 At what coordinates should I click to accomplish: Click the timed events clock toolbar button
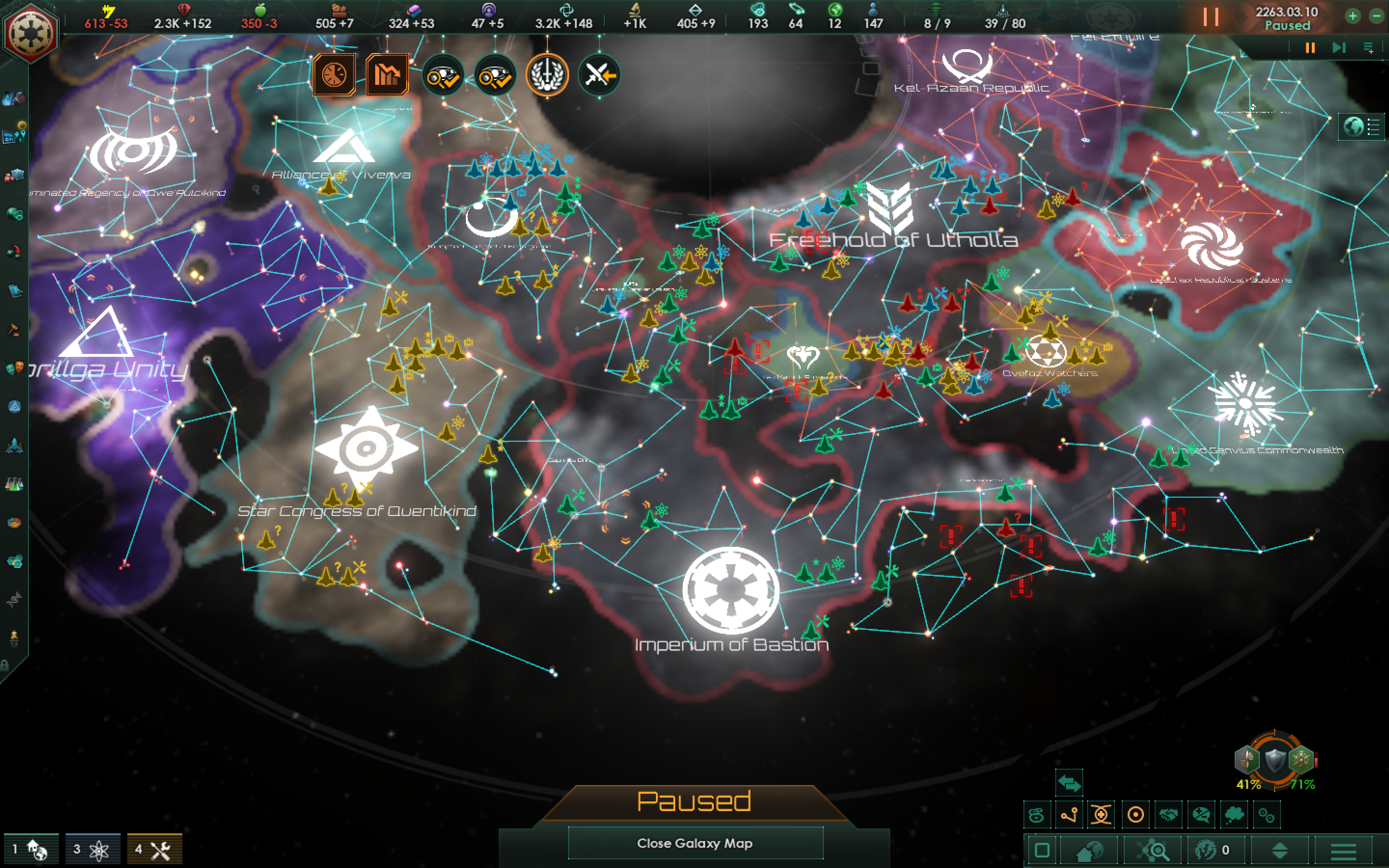click(x=336, y=75)
